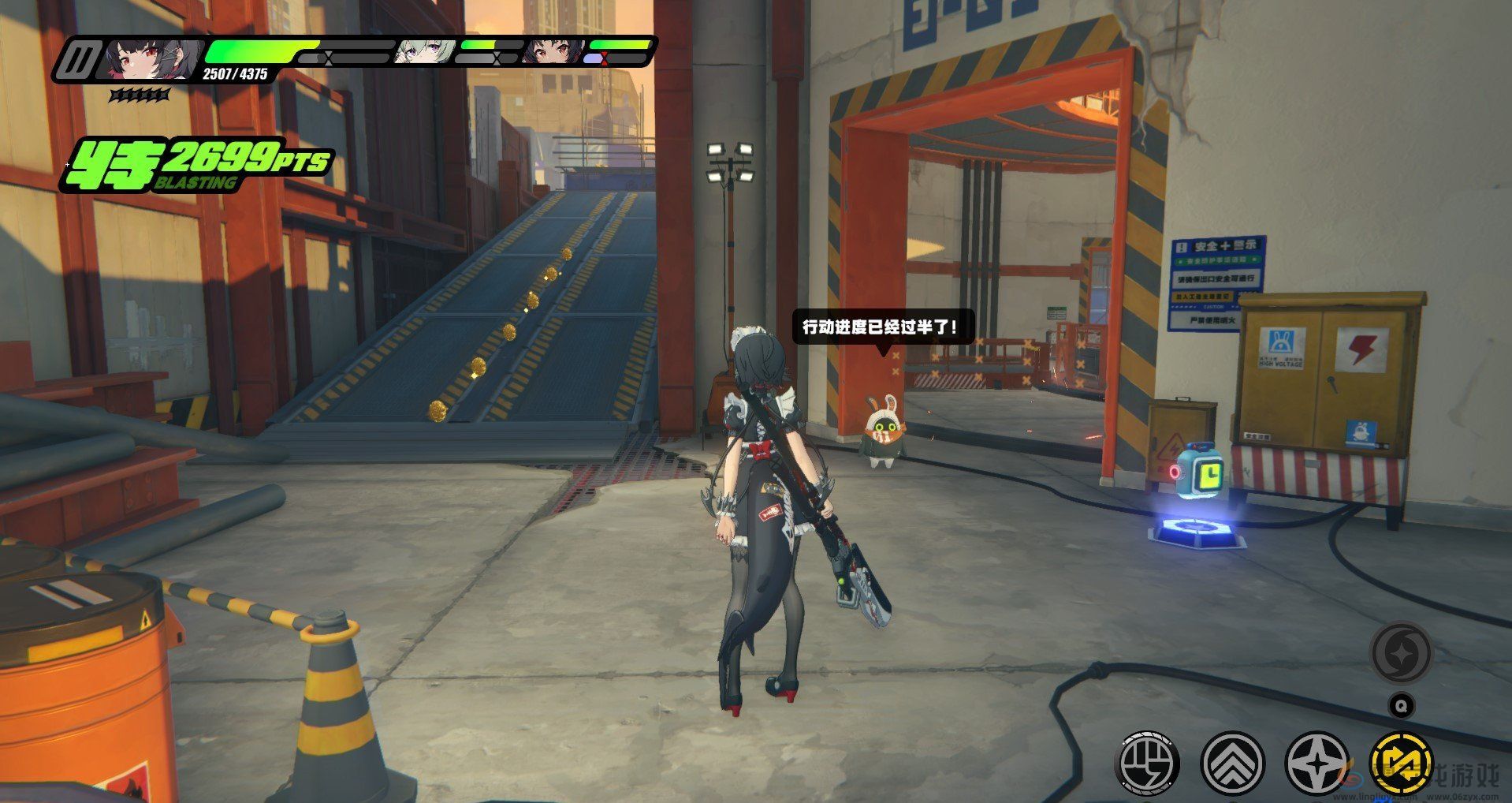Click the yellow character swap button

(1401, 763)
